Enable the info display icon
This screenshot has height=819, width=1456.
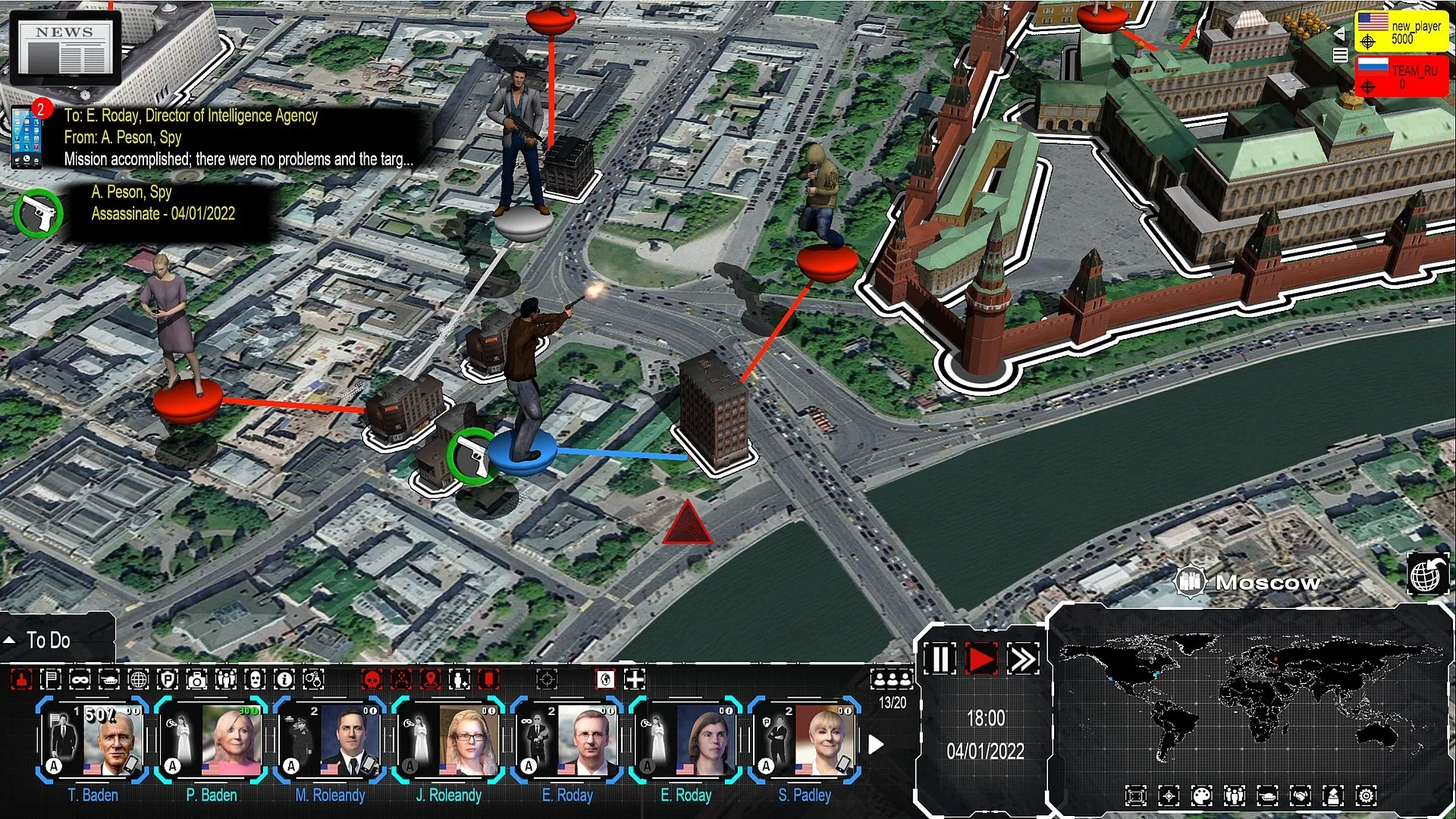(284, 679)
